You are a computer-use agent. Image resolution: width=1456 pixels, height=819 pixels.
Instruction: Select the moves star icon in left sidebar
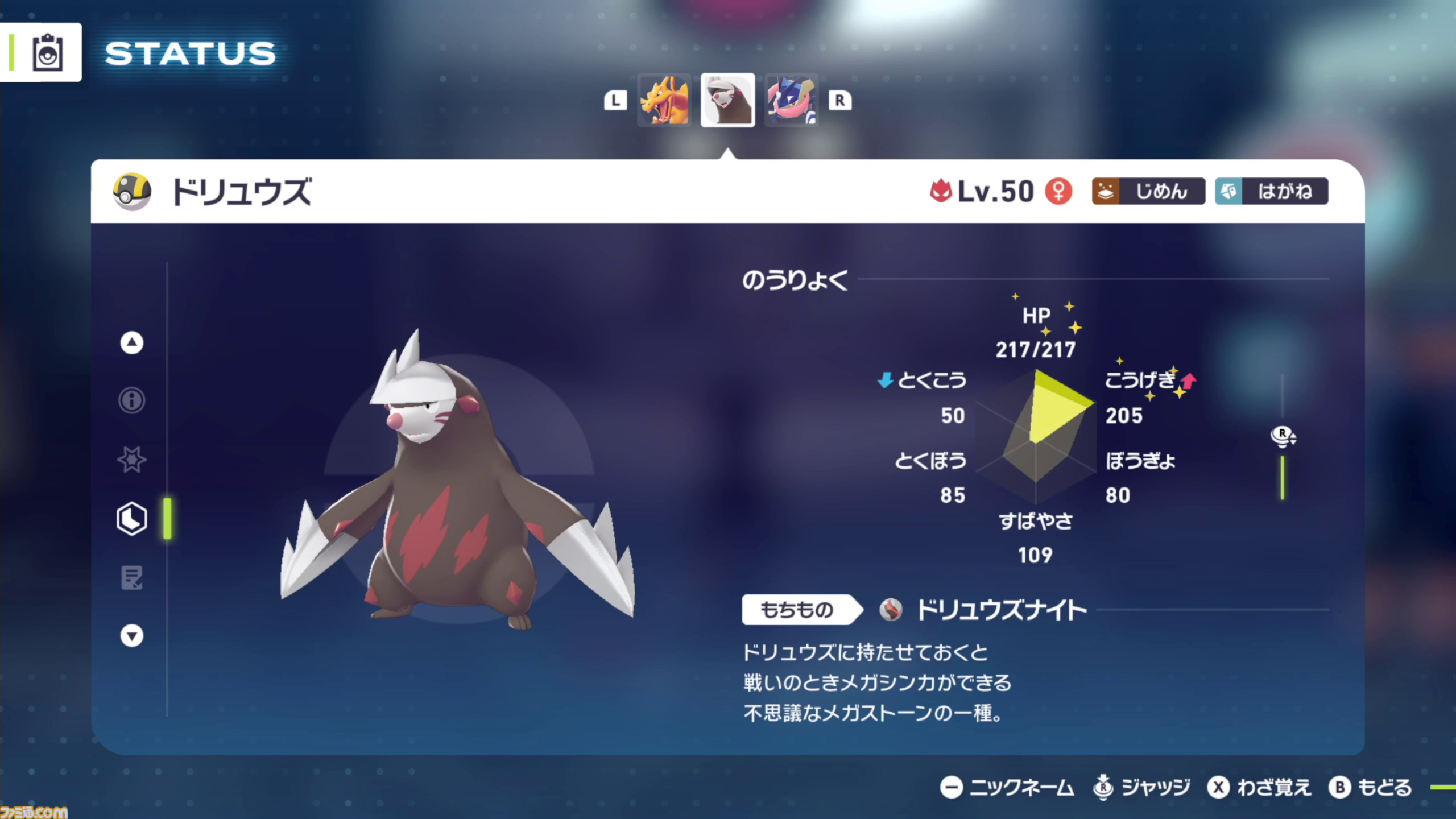(131, 460)
